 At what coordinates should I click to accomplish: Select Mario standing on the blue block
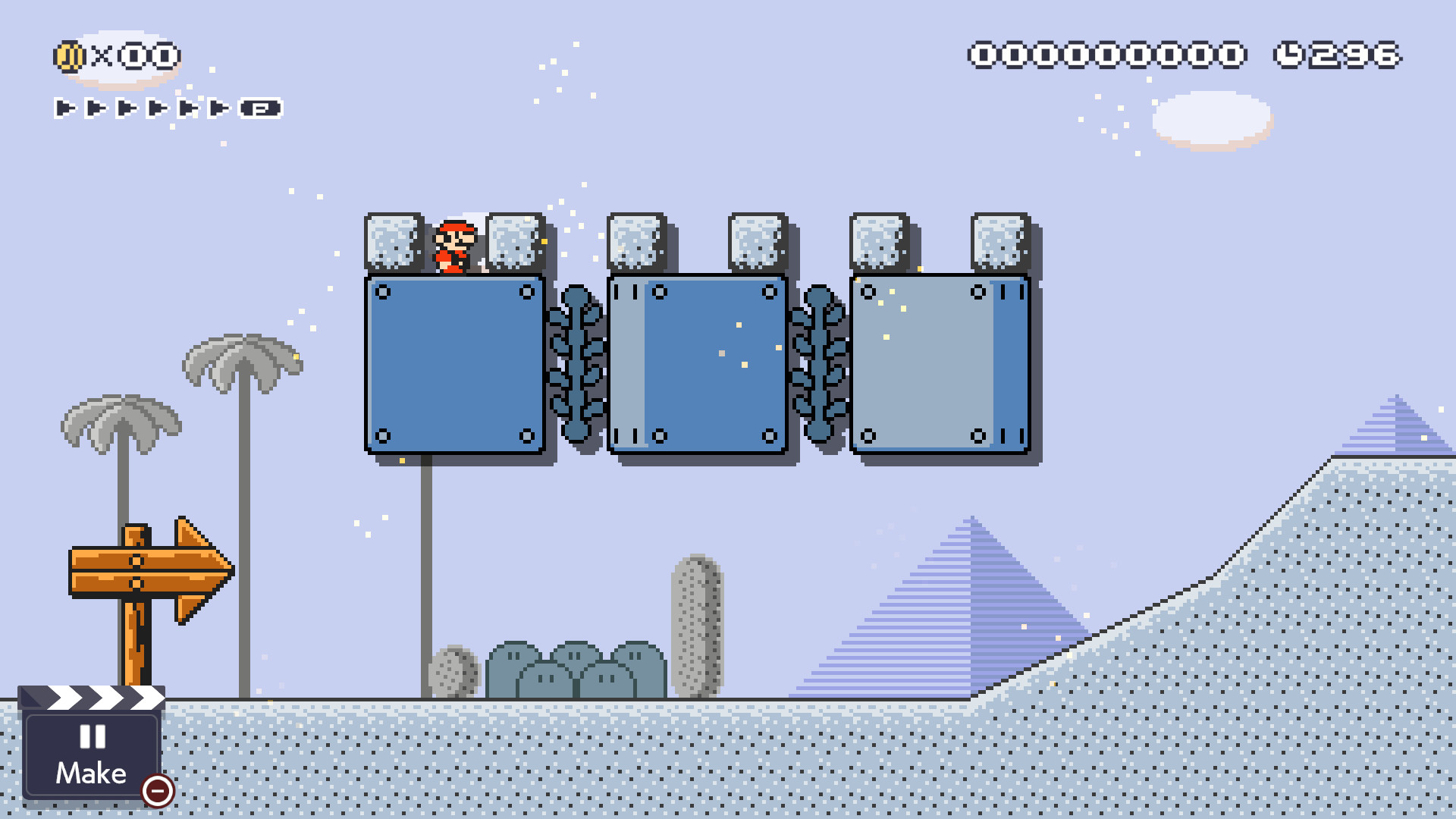click(x=453, y=246)
